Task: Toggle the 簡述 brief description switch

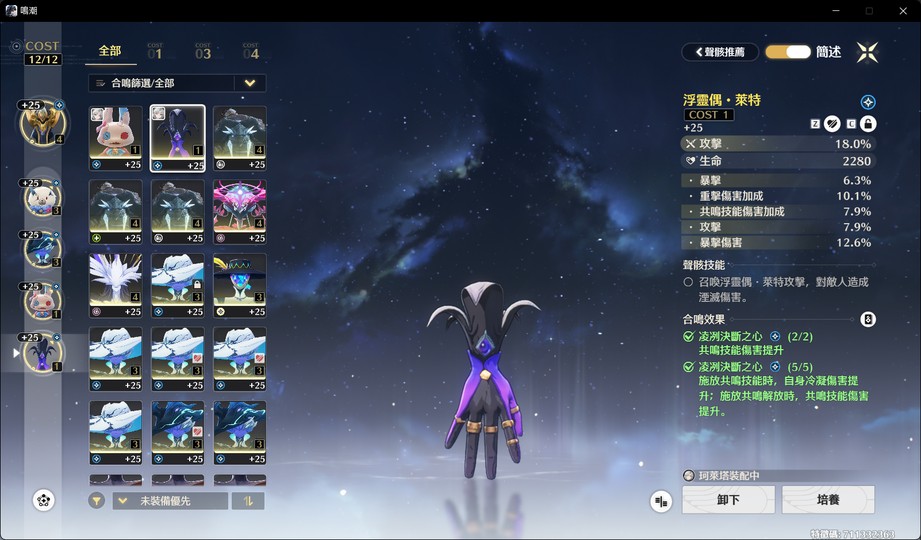Action: [788, 52]
